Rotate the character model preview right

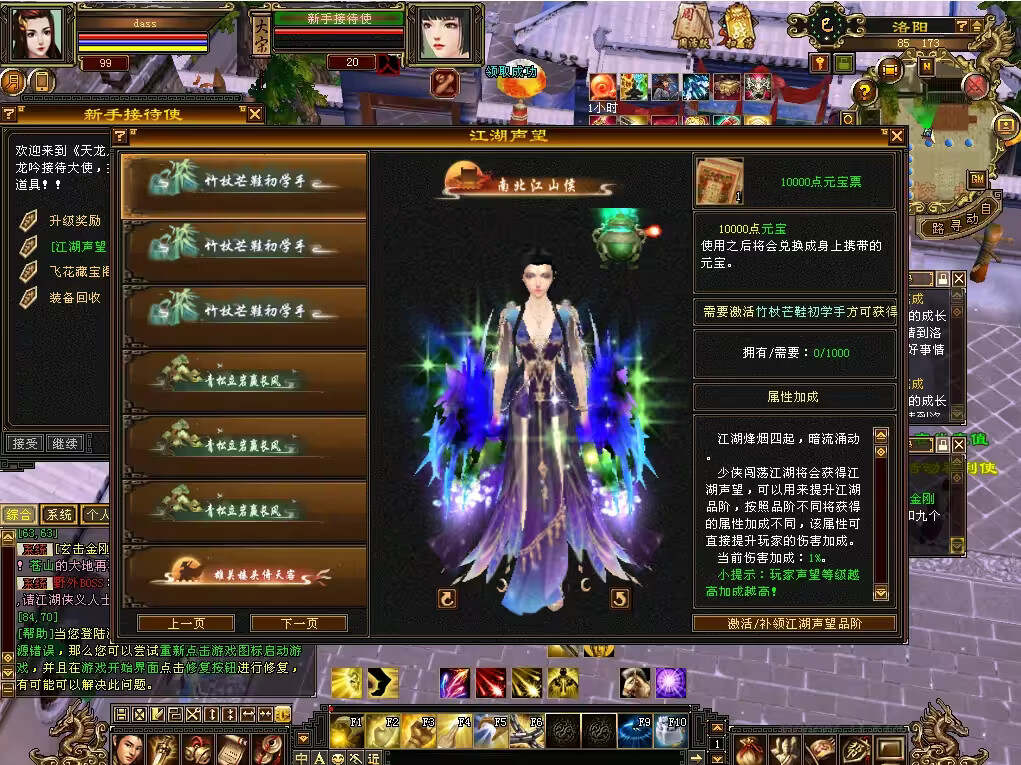click(x=620, y=598)
